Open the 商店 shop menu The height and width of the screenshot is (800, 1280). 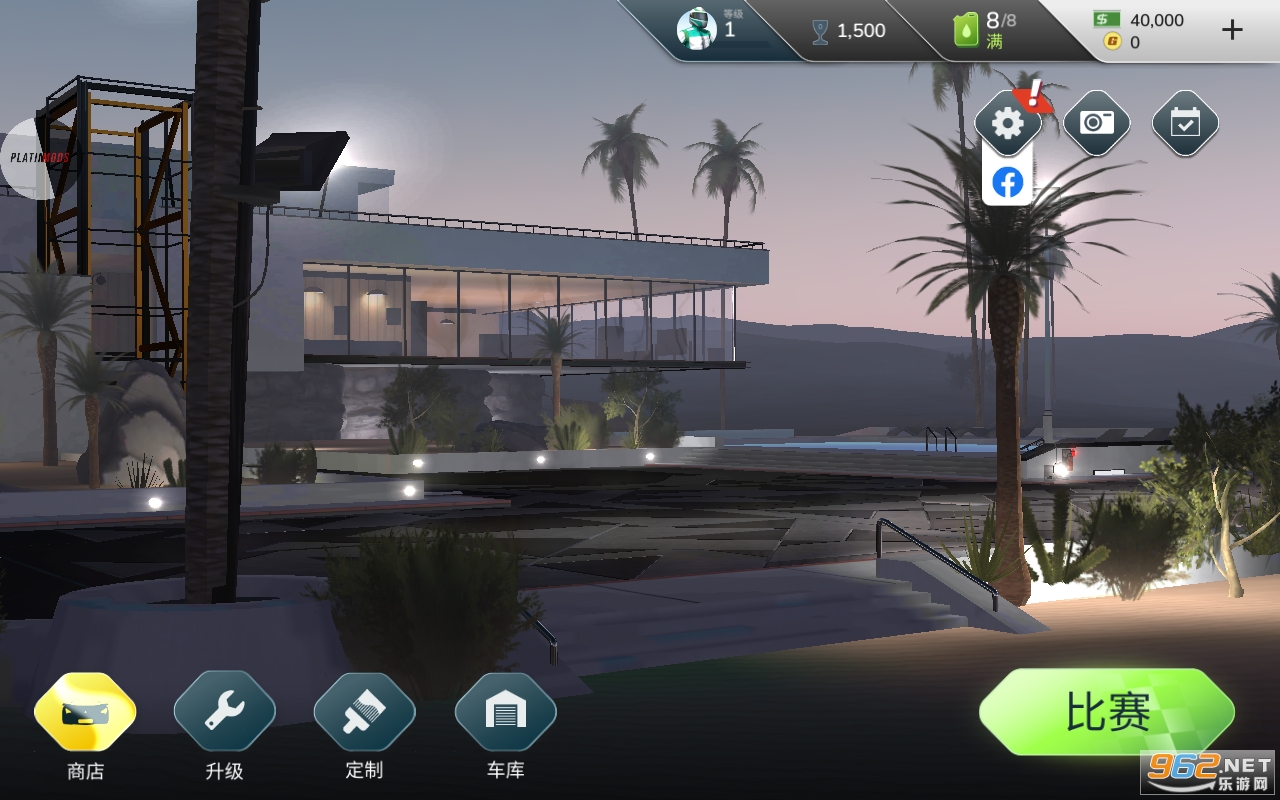tap(85, 712)
